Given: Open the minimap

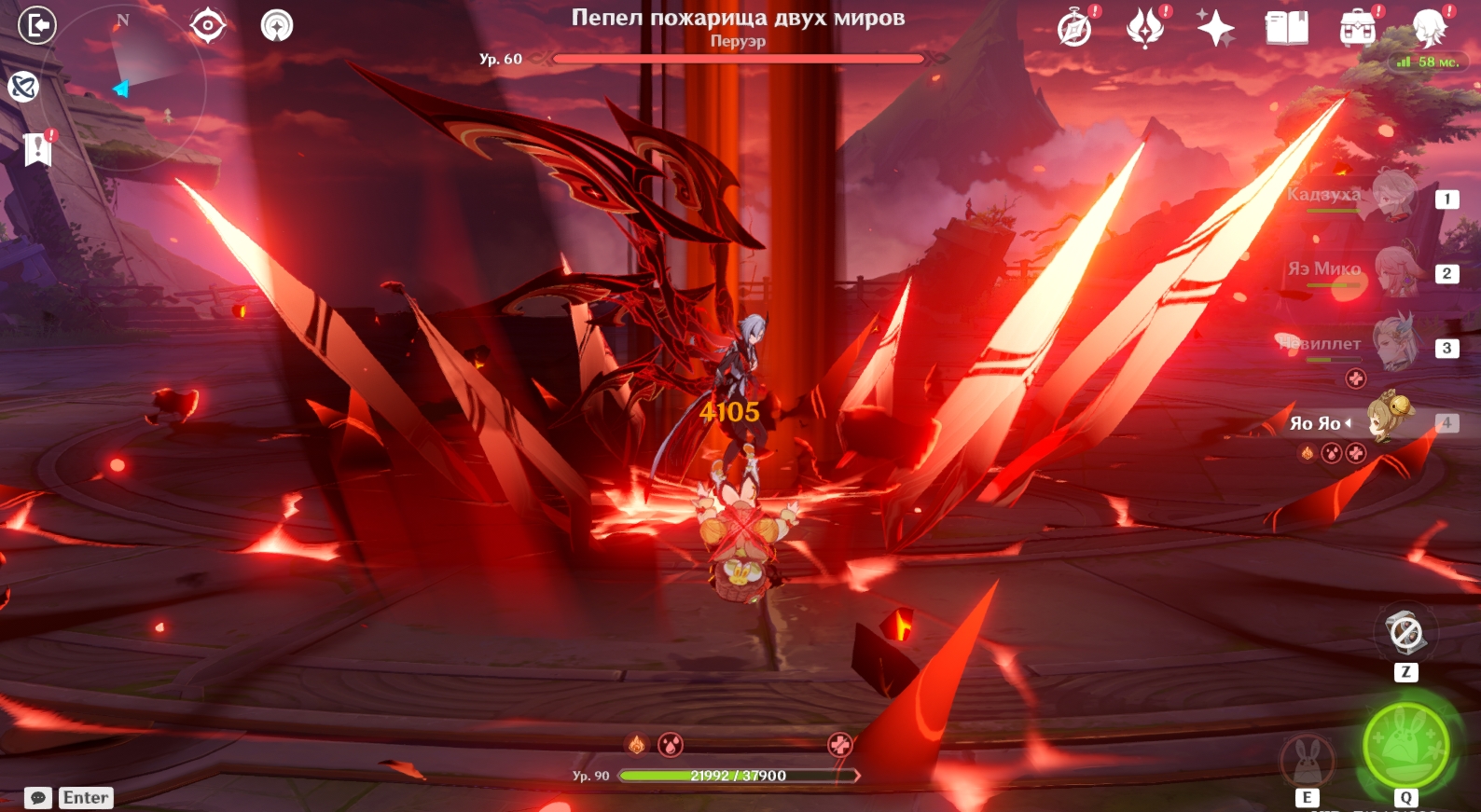Looking at the screenshot, I should pyautogui.click(x=140, y=86).
